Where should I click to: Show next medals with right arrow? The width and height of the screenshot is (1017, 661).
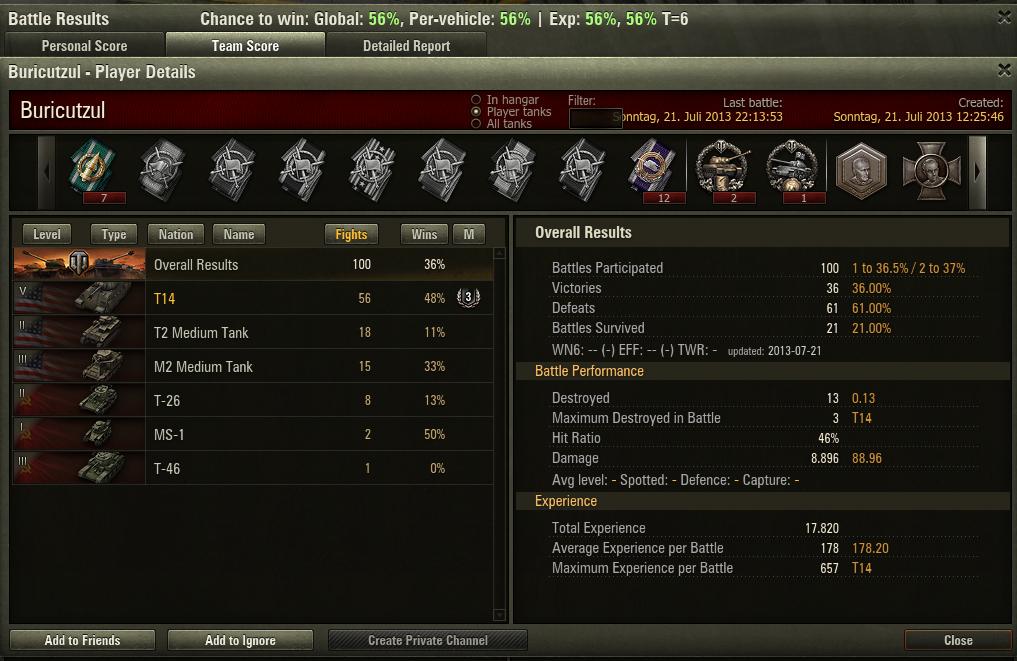(x=978, y=171)
